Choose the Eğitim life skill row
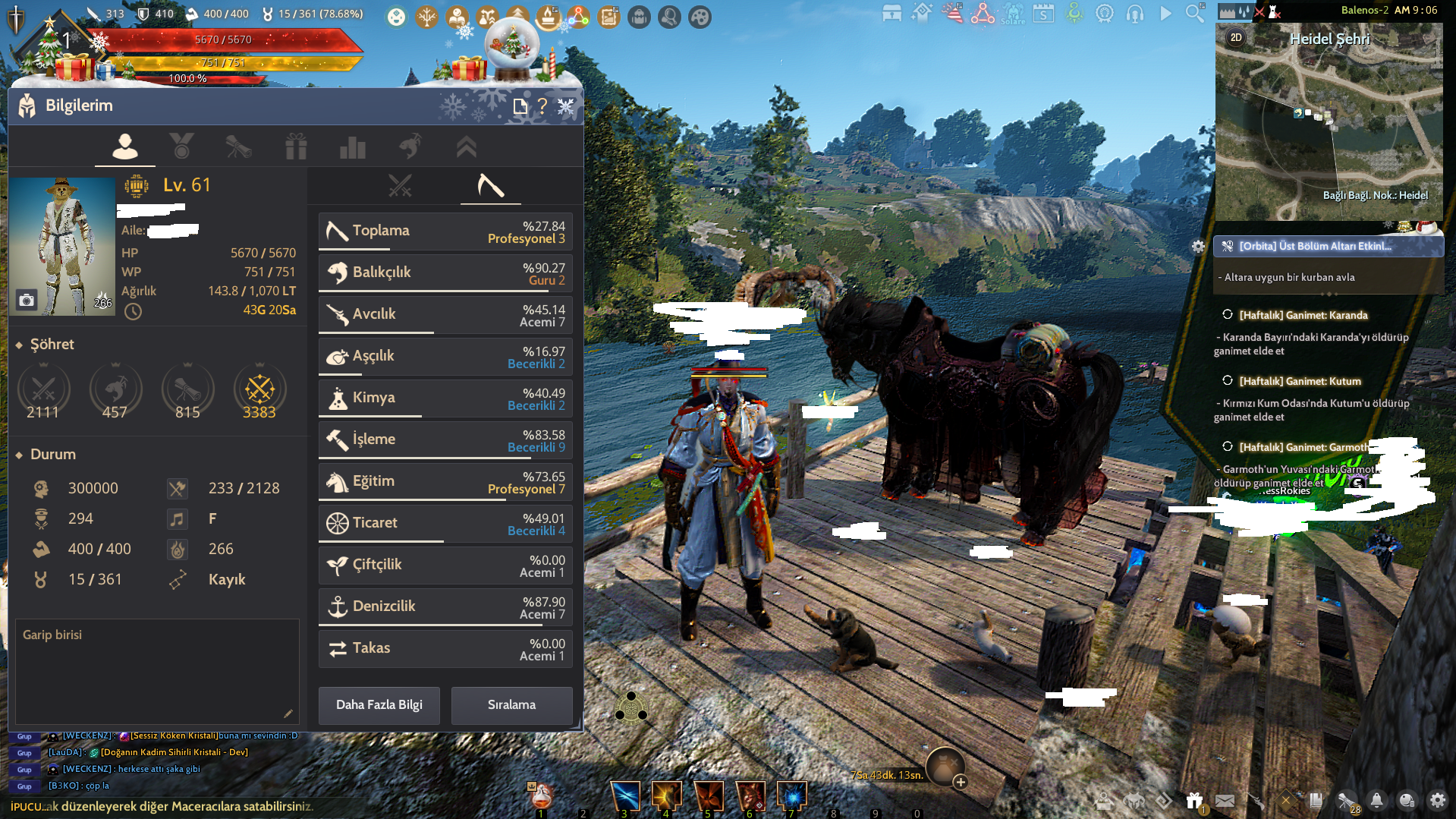This screenshot has width=1456, height=819. pyautogui.click(x=445, y=481)
